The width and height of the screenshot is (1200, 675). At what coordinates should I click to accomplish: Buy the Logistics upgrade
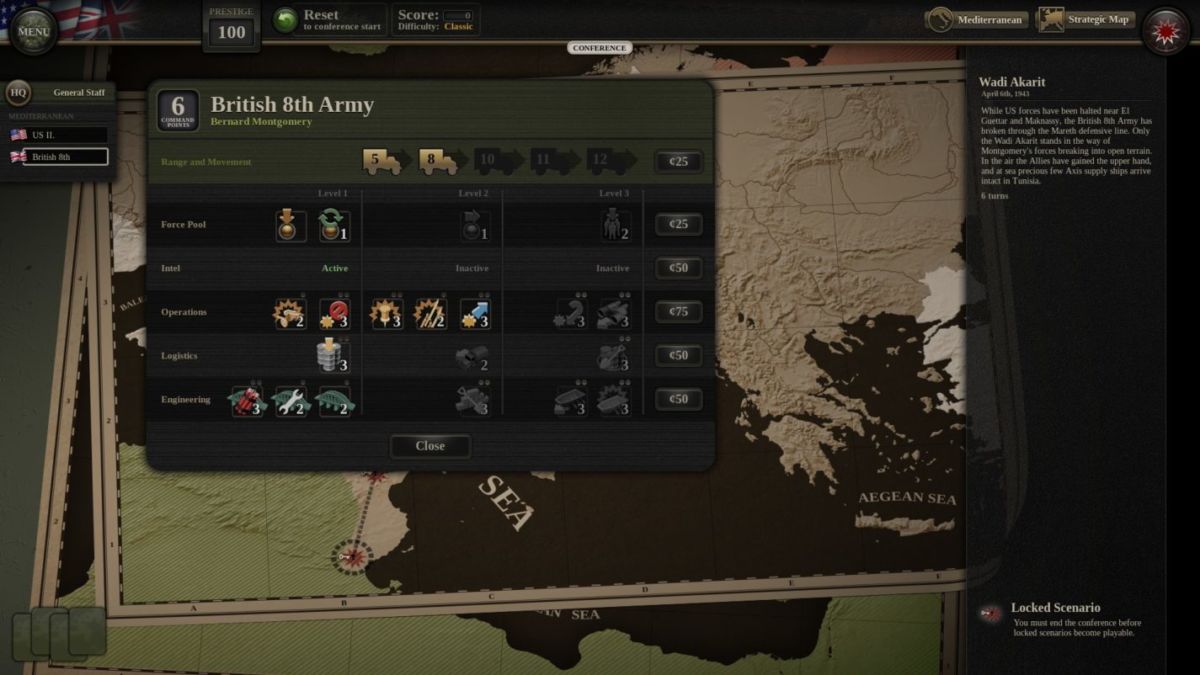pyautogui.click(x=679, y=356)
